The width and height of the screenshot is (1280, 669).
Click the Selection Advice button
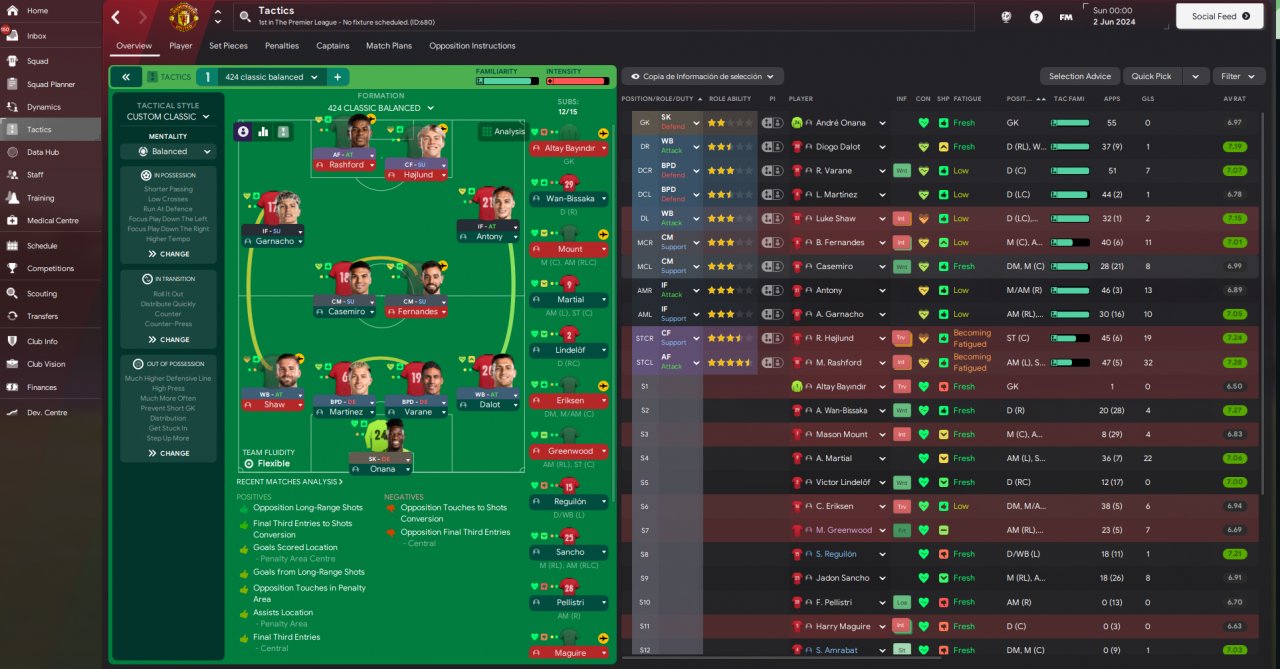1080,76
